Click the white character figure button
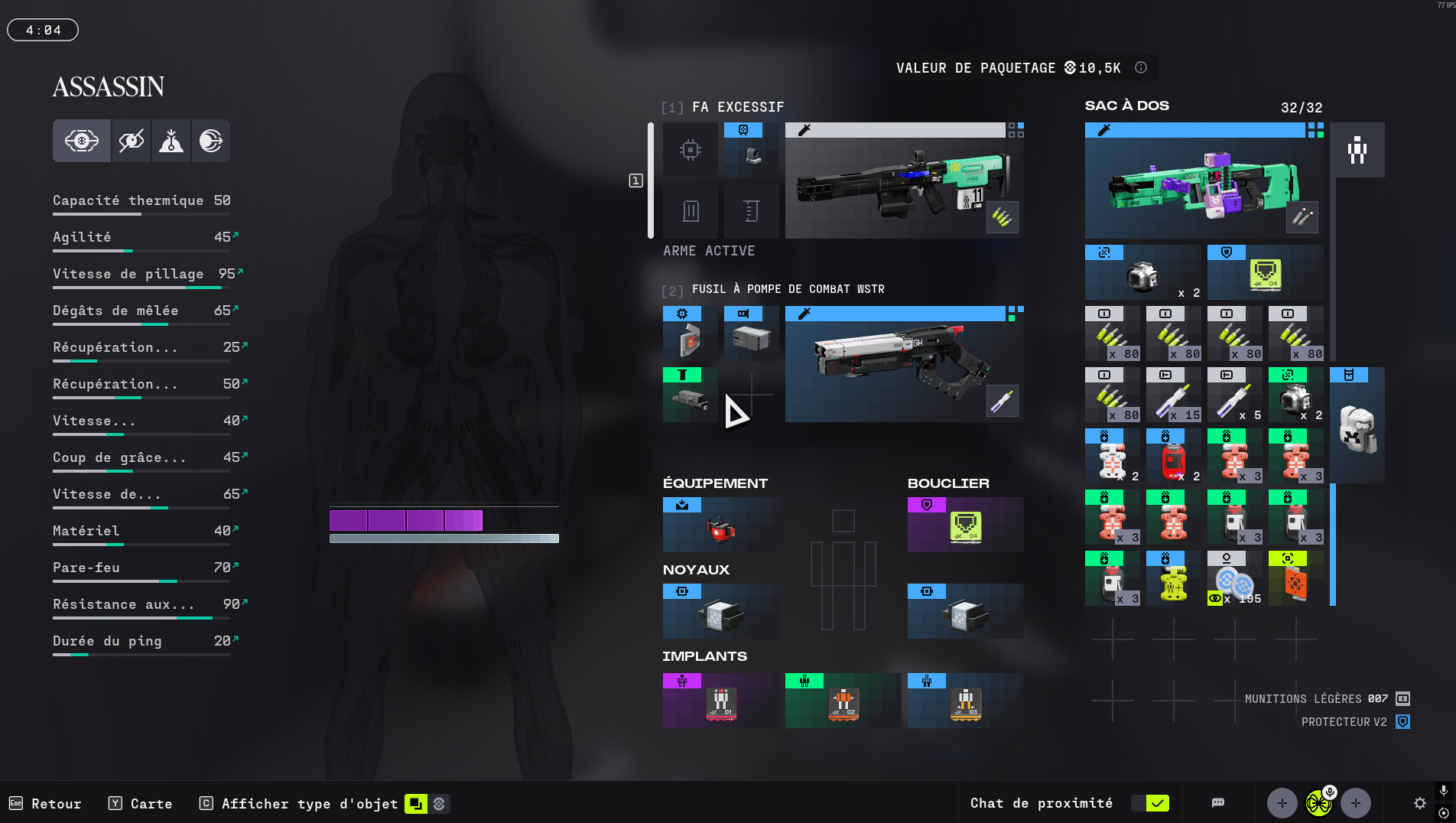 pyautogui.click(x=1357, y=150)
